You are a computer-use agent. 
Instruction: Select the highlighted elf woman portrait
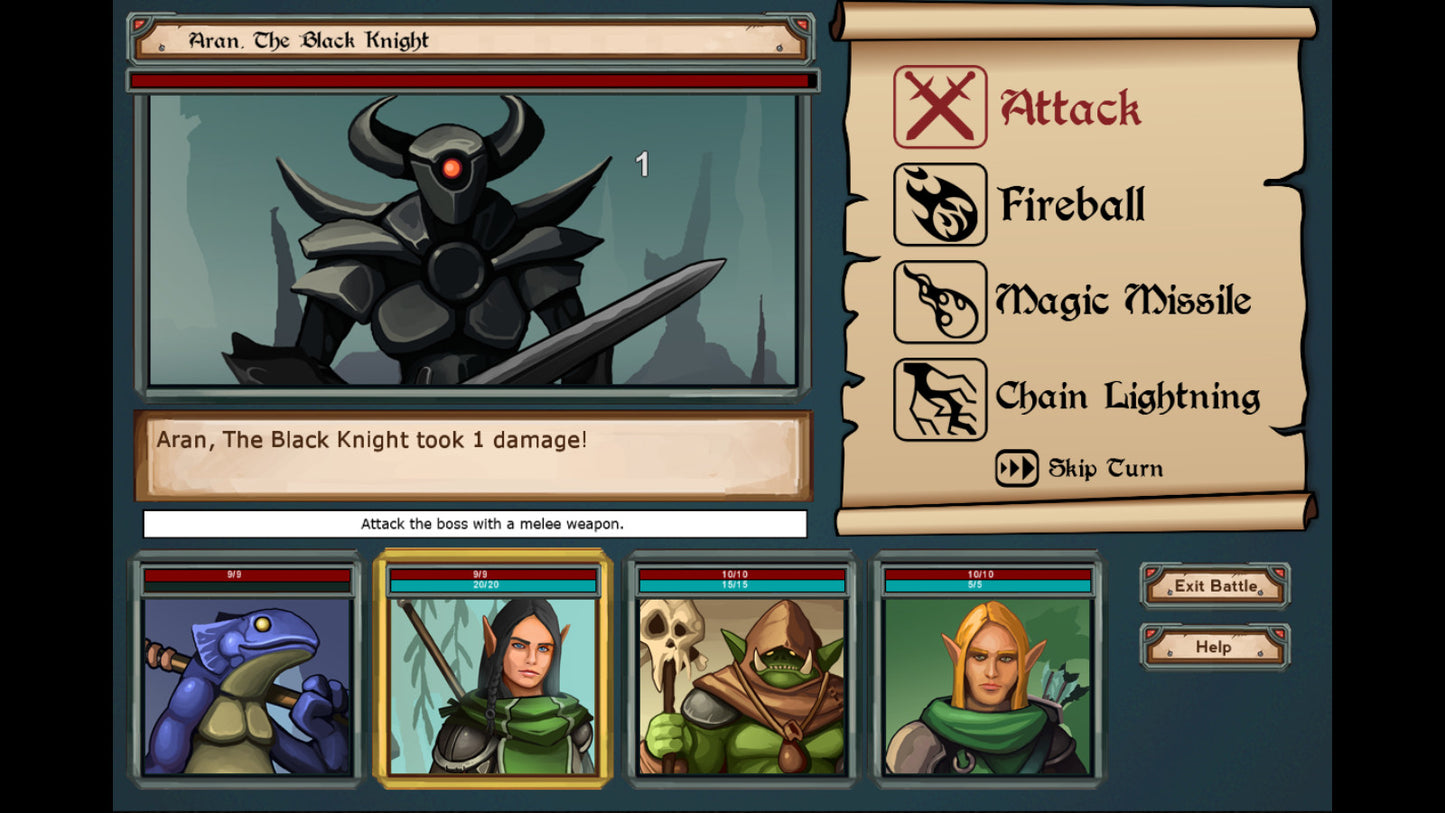494,685
